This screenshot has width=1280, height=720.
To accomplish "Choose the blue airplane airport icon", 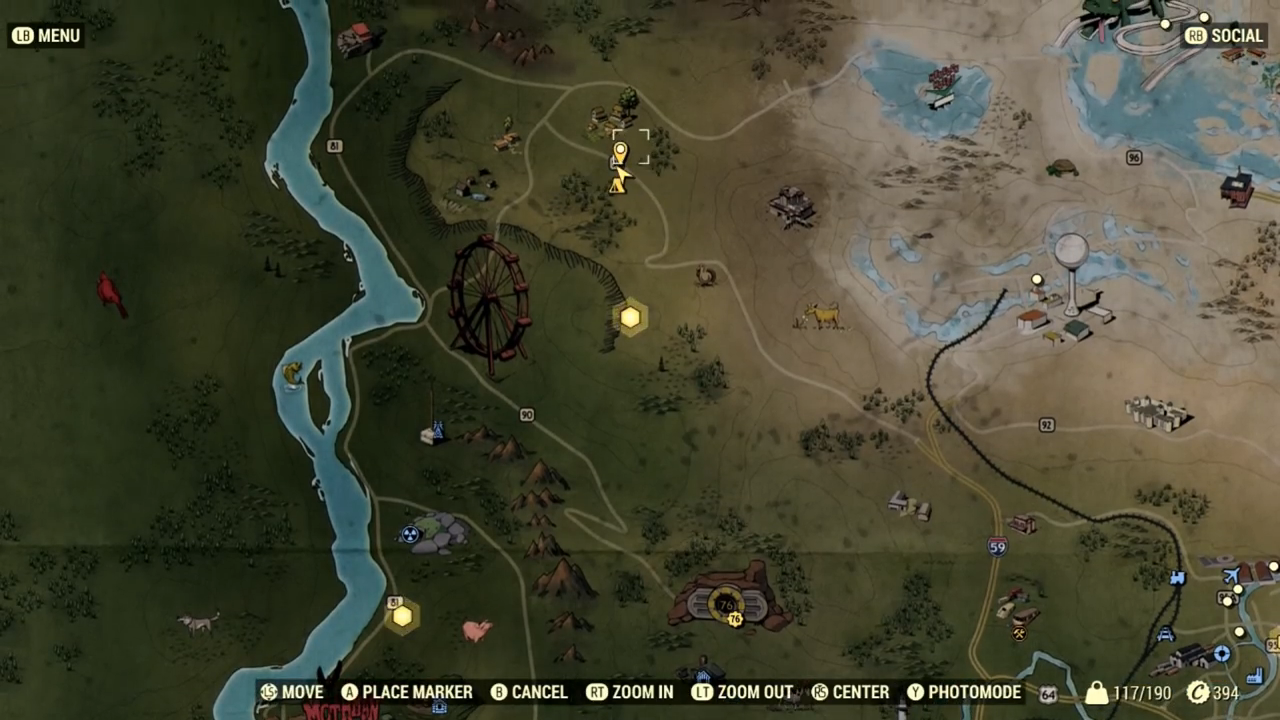I will point(1232,575).
